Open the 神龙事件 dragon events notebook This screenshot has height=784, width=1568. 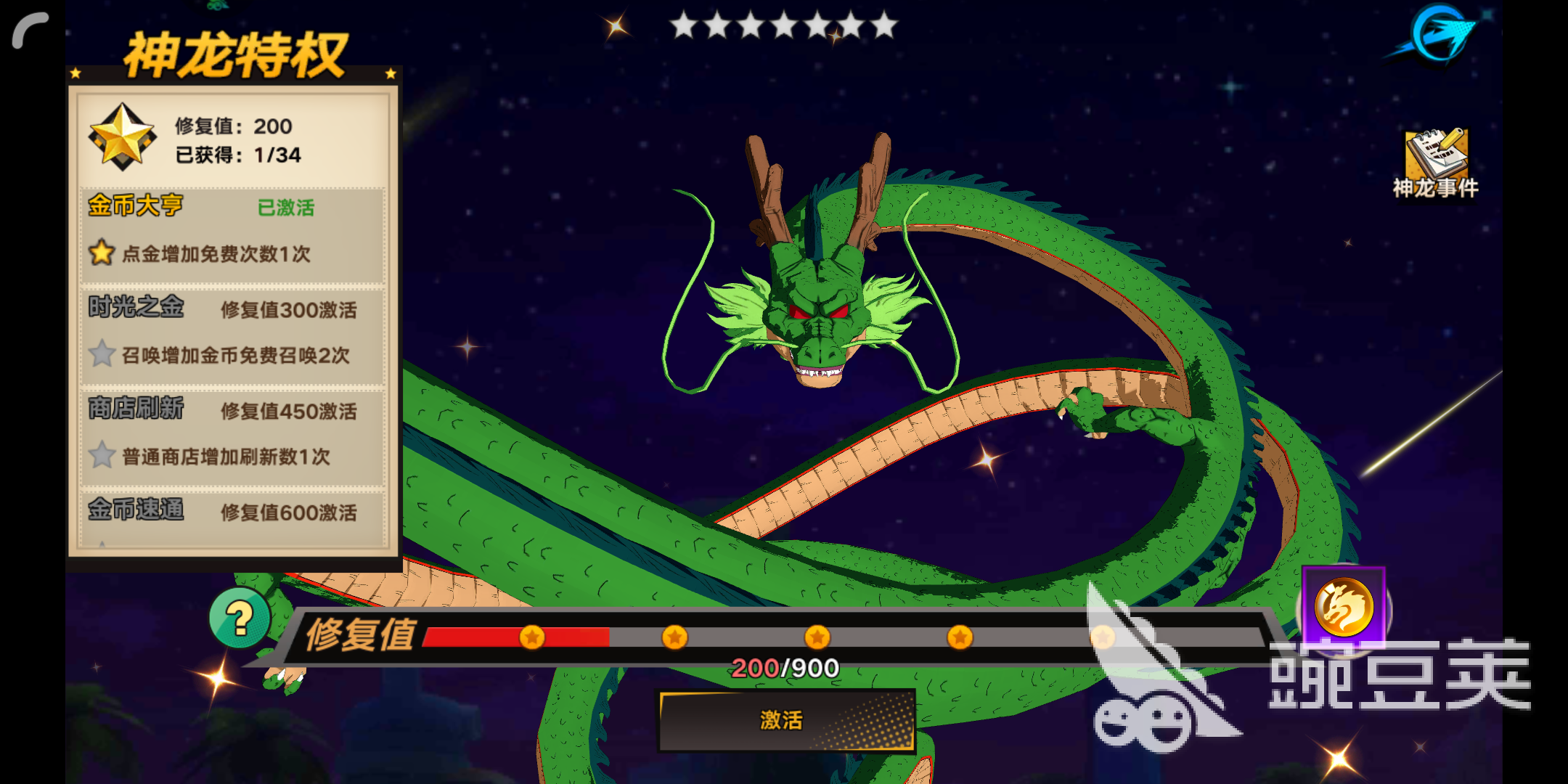click(1435, 163)
